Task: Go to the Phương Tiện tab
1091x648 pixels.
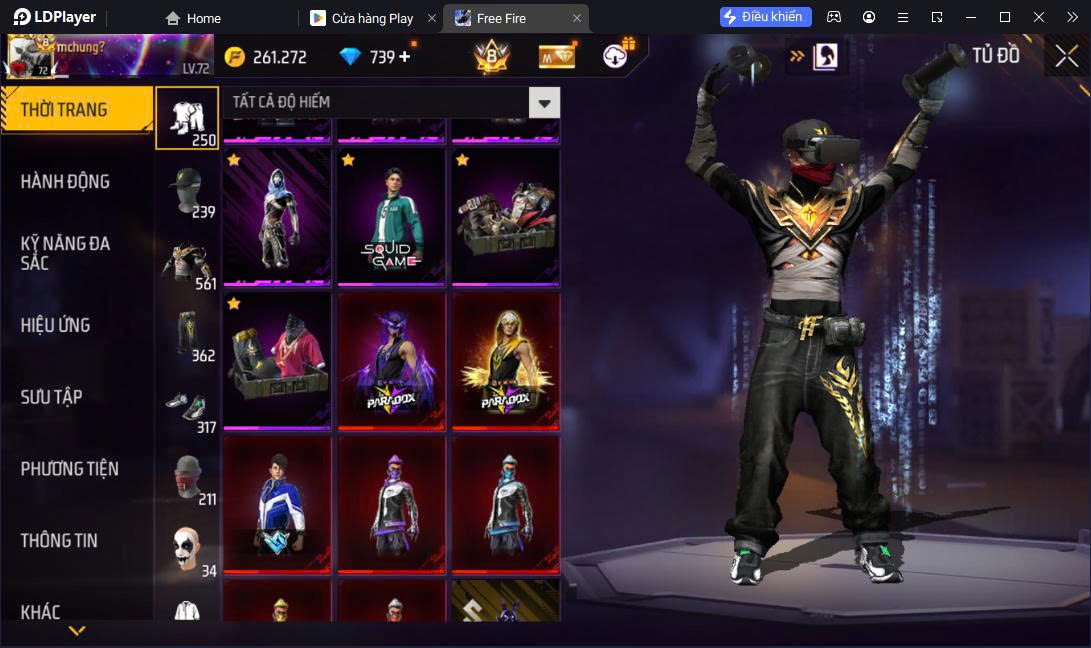Action: pos(69,469)
